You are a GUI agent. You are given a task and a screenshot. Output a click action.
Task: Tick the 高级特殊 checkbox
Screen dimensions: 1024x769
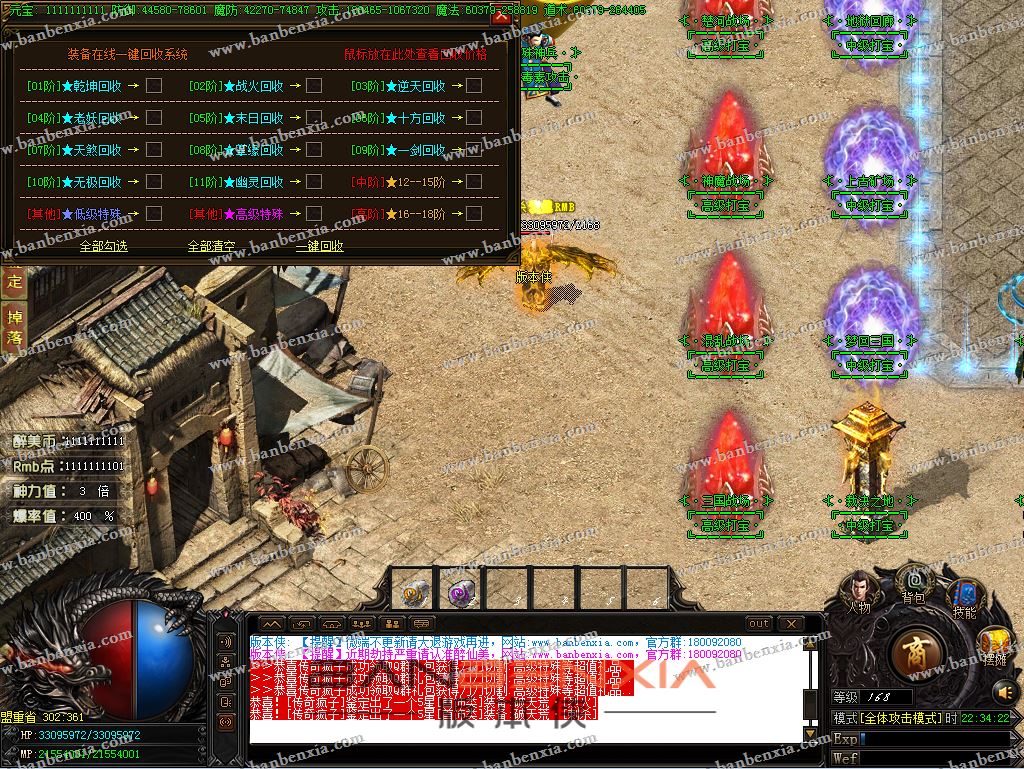[314, 213]
